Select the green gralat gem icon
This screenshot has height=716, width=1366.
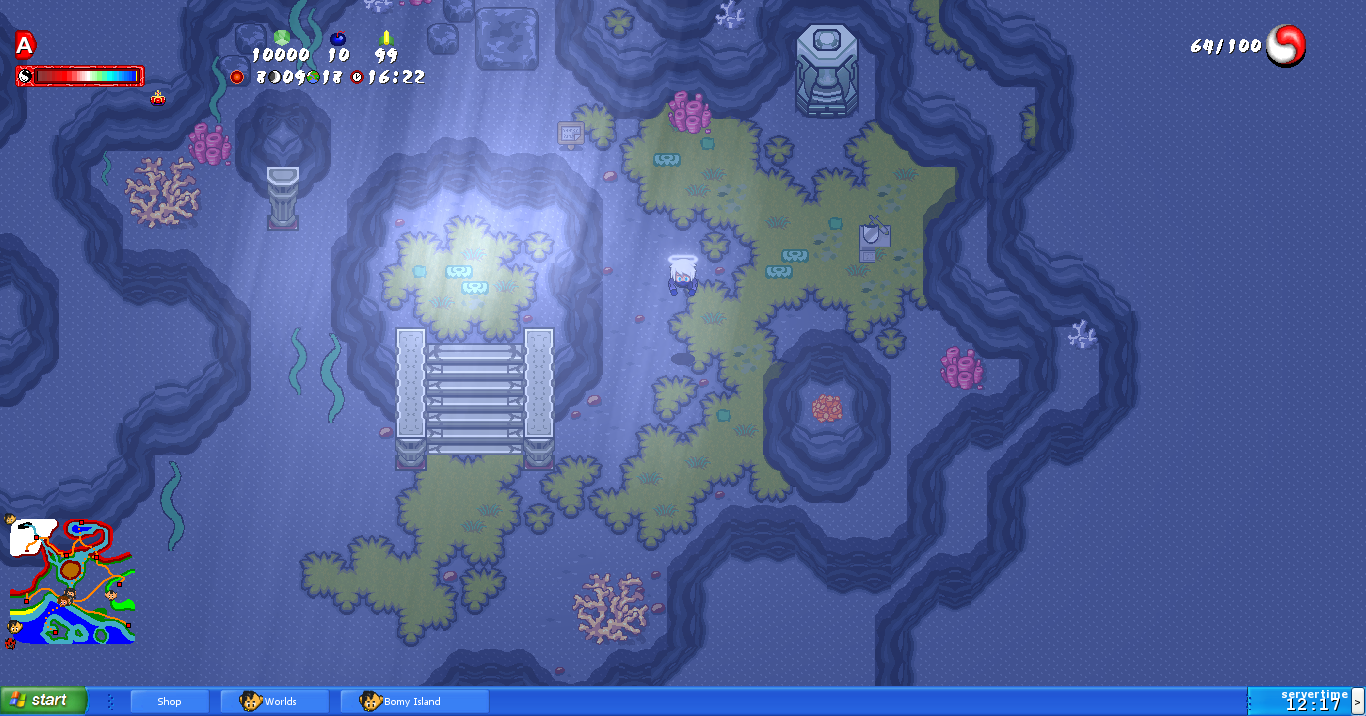pos(281,38)
